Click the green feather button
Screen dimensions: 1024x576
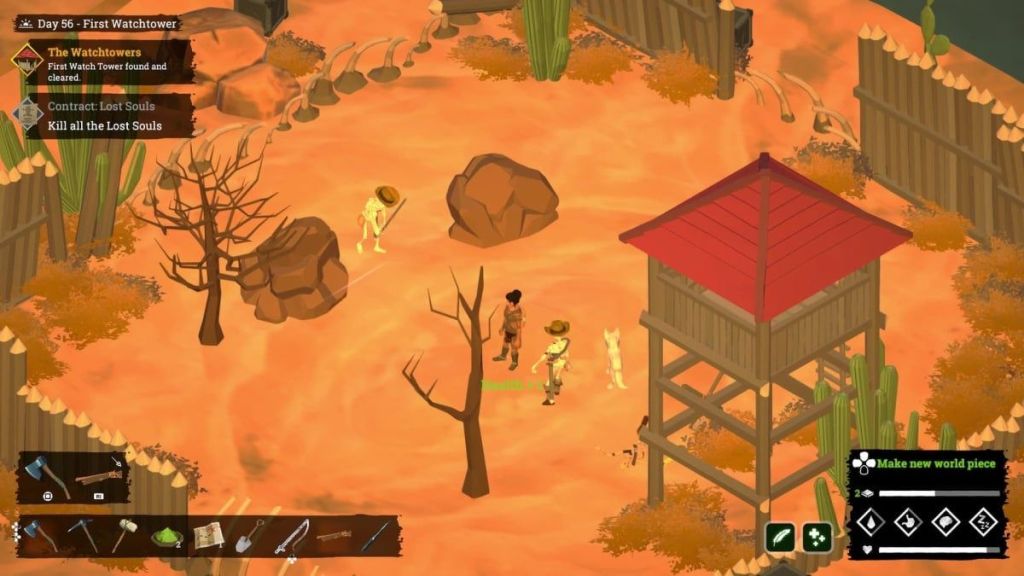tap(780, 537)
